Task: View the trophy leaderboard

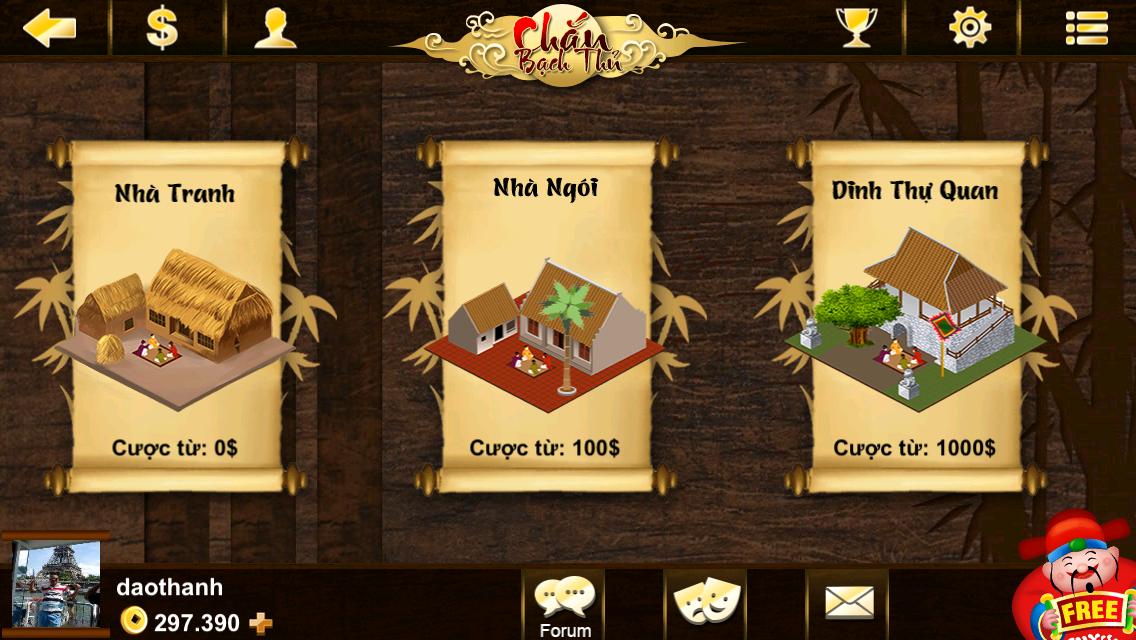Action: tap(856, 27)
